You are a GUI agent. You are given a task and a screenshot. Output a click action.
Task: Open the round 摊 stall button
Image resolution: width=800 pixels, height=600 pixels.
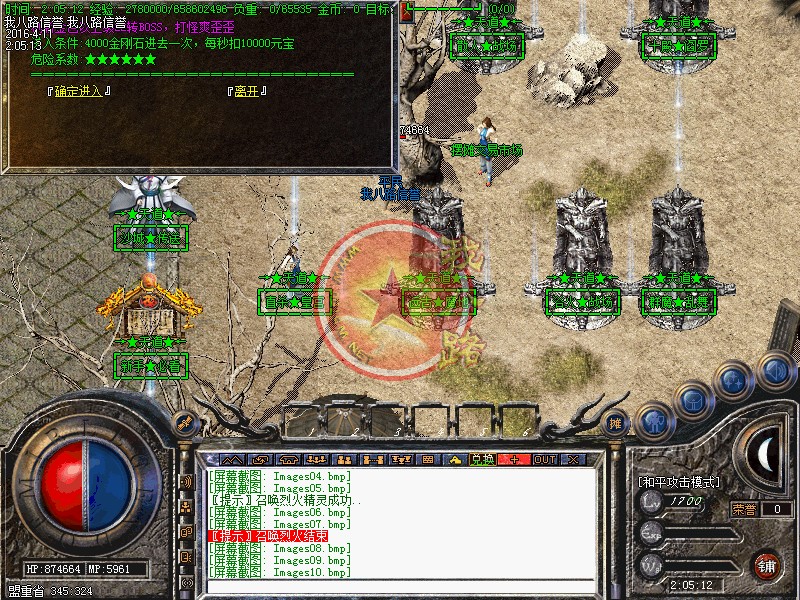tap(617, 423)
